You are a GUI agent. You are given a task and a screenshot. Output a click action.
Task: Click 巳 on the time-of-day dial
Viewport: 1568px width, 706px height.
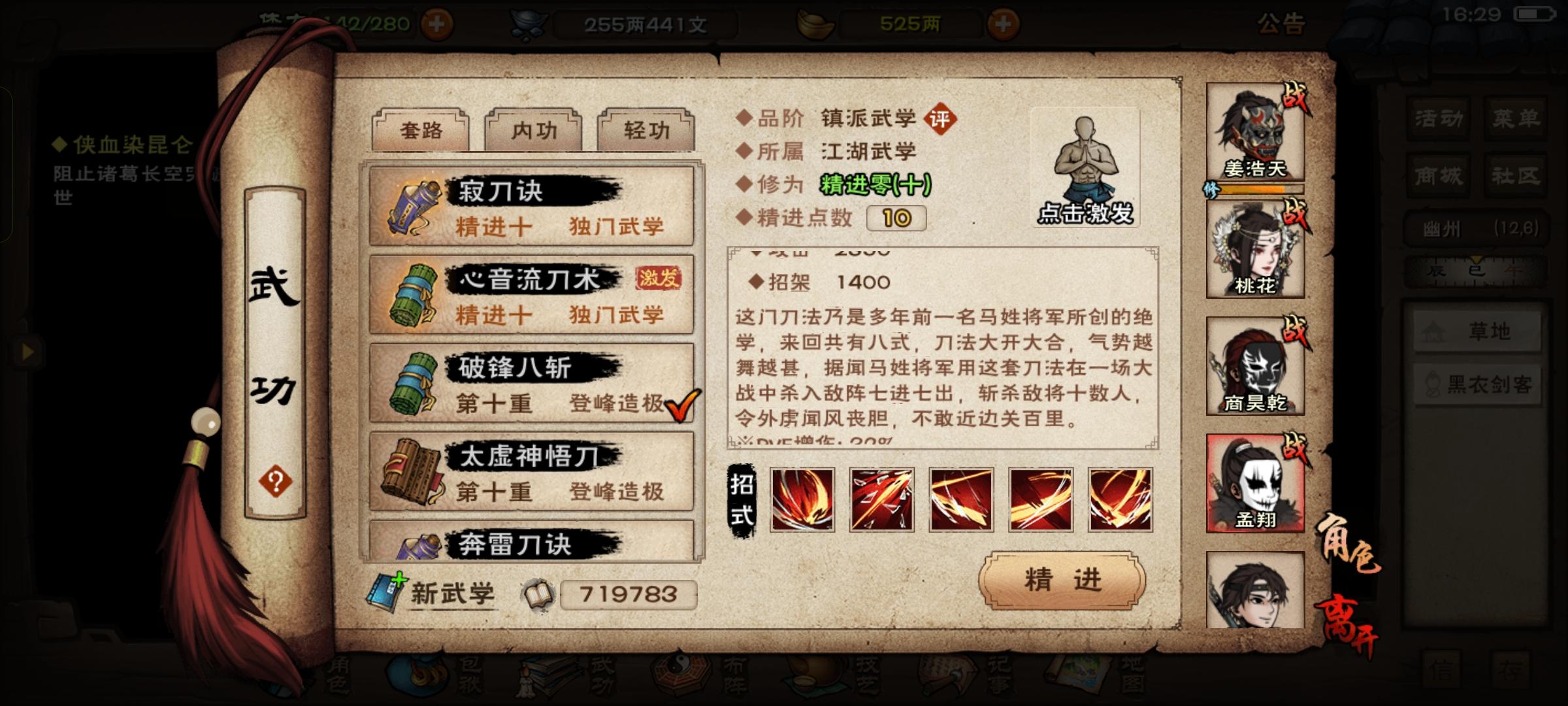[1477, 271]
